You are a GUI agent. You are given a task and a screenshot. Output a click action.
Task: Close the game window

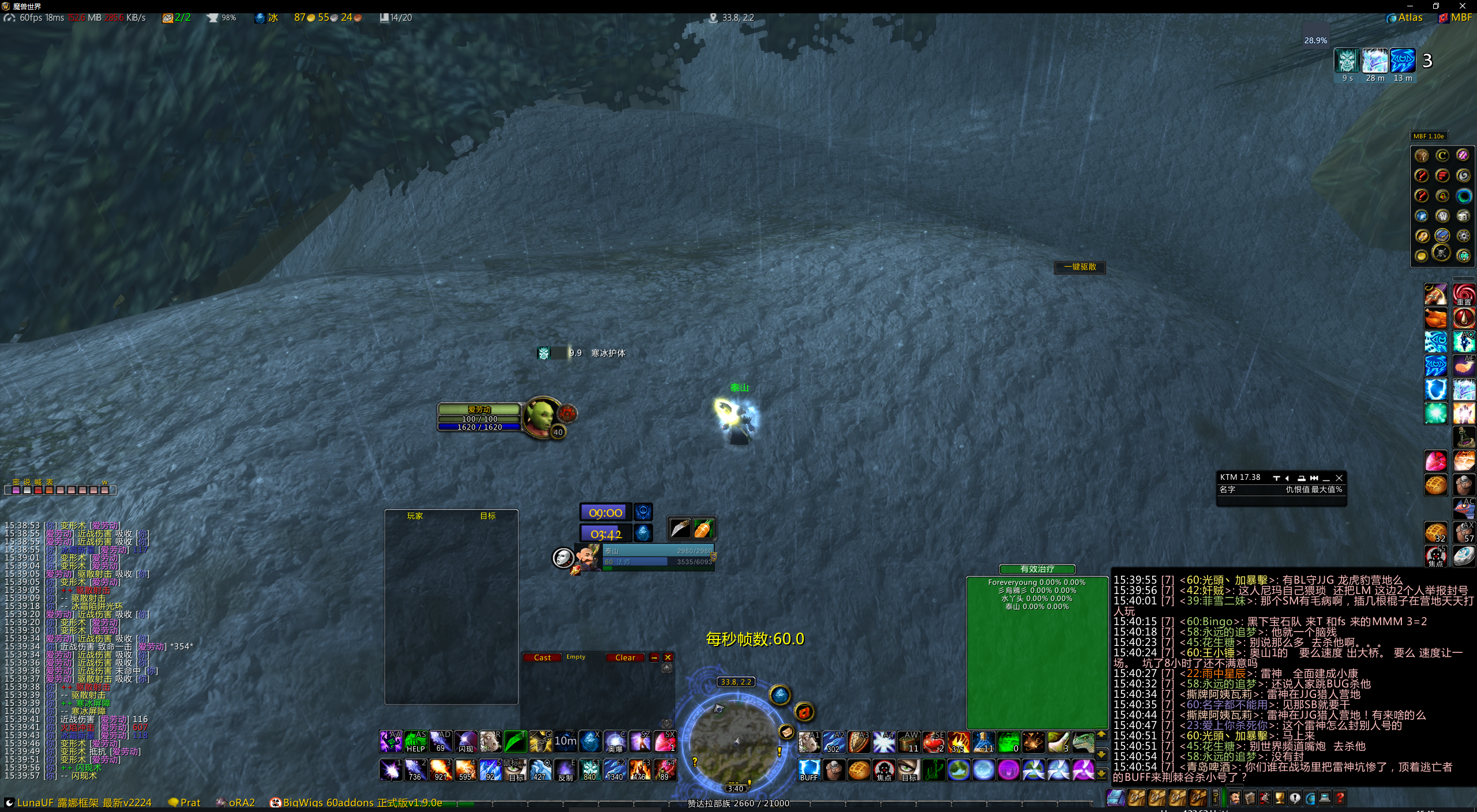click(1463, 6)
